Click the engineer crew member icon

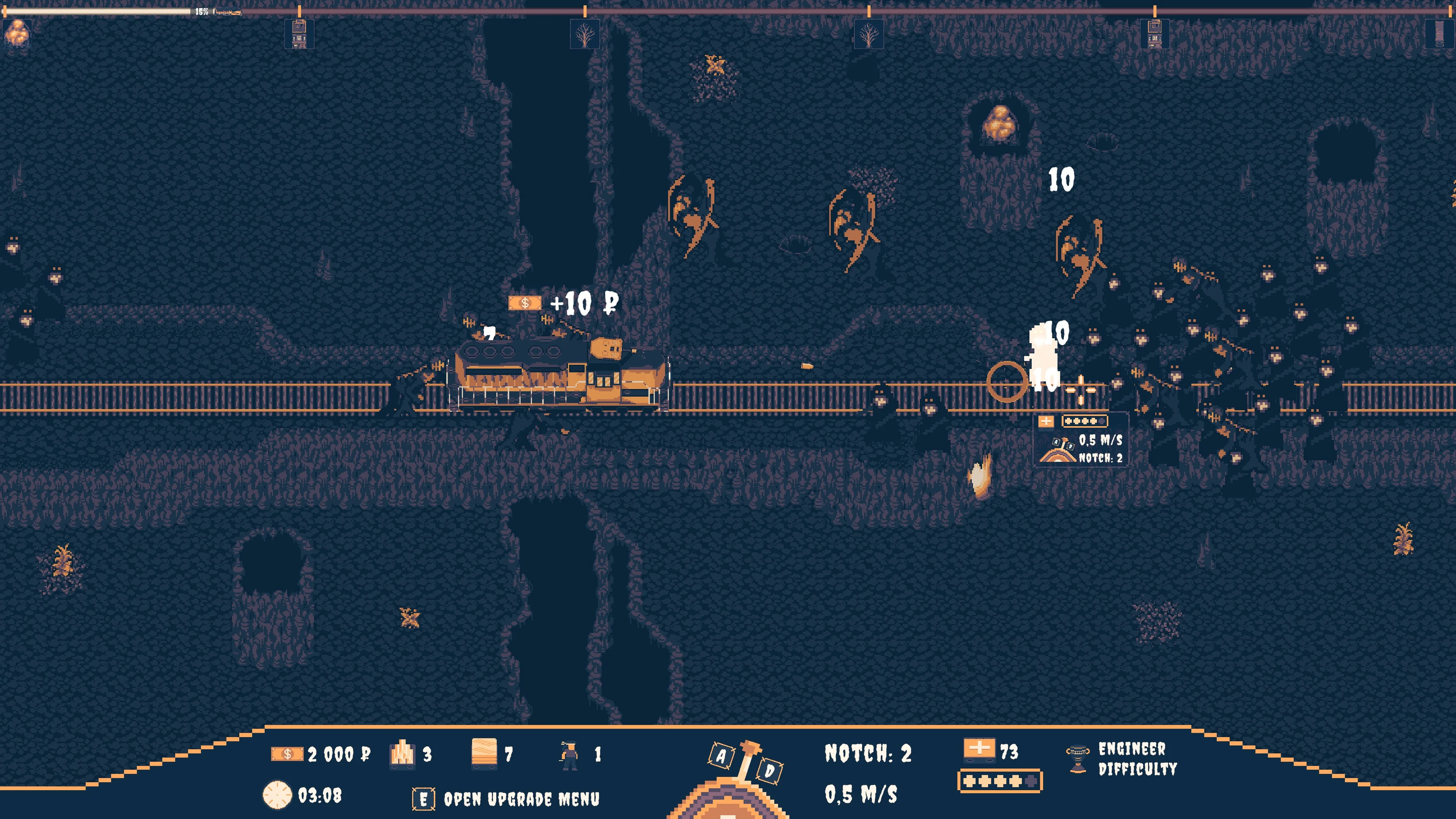pyautogui.click(x=569, y=755)
